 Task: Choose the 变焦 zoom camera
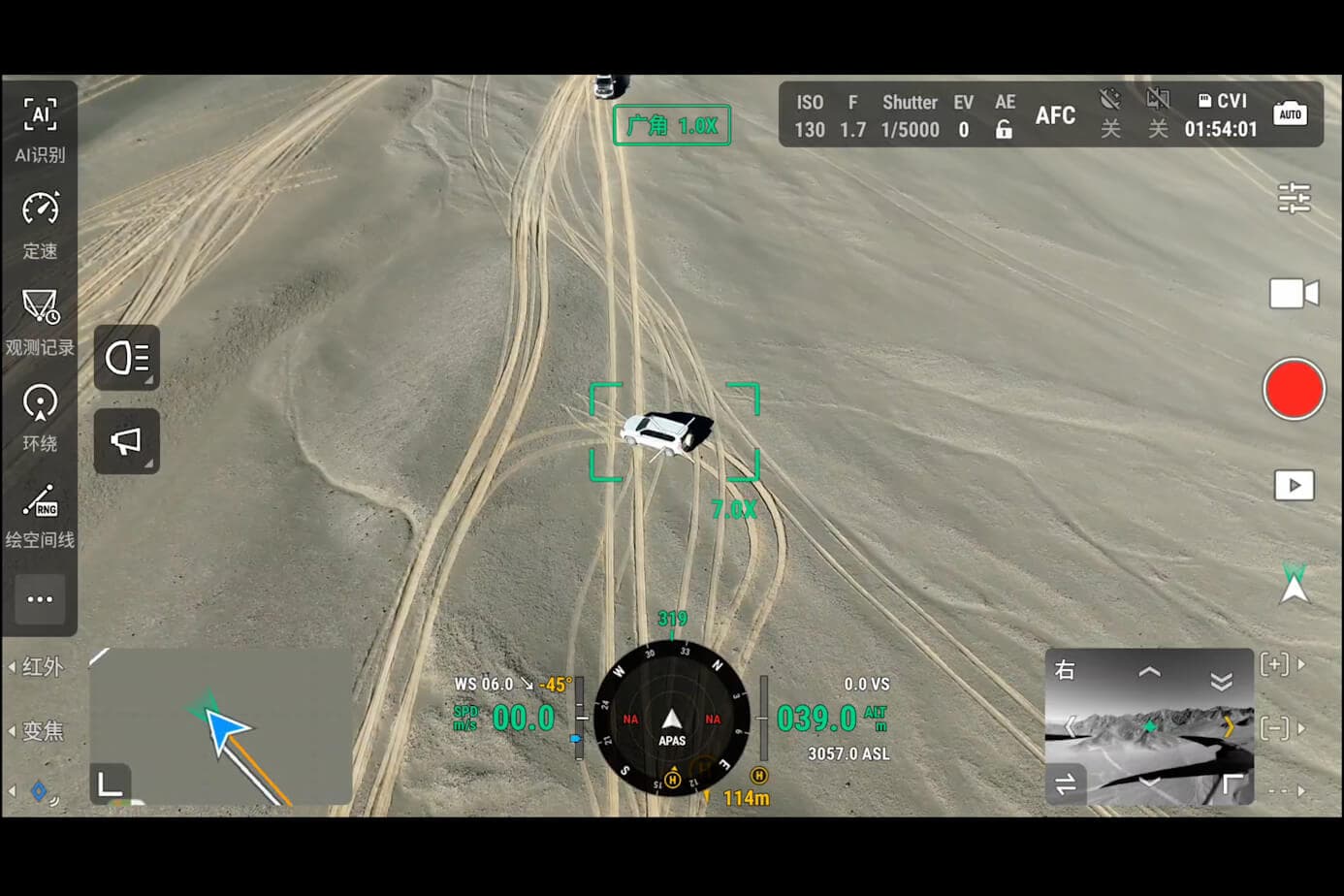(42, 730)
